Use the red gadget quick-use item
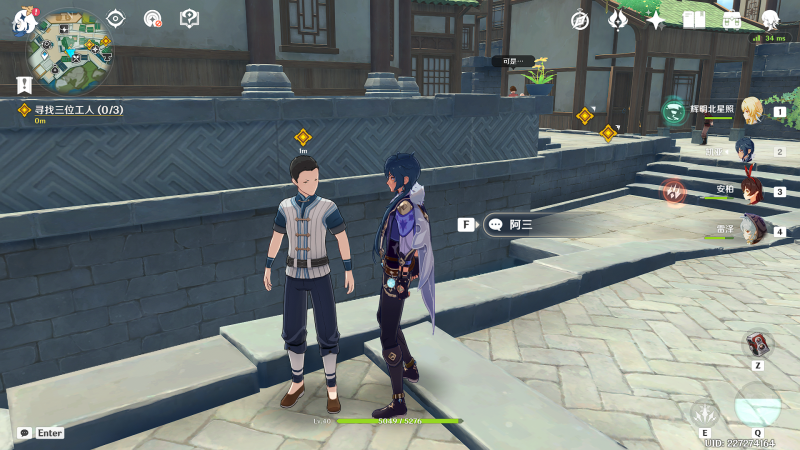800x450 pixels. (x=758, y=344)
